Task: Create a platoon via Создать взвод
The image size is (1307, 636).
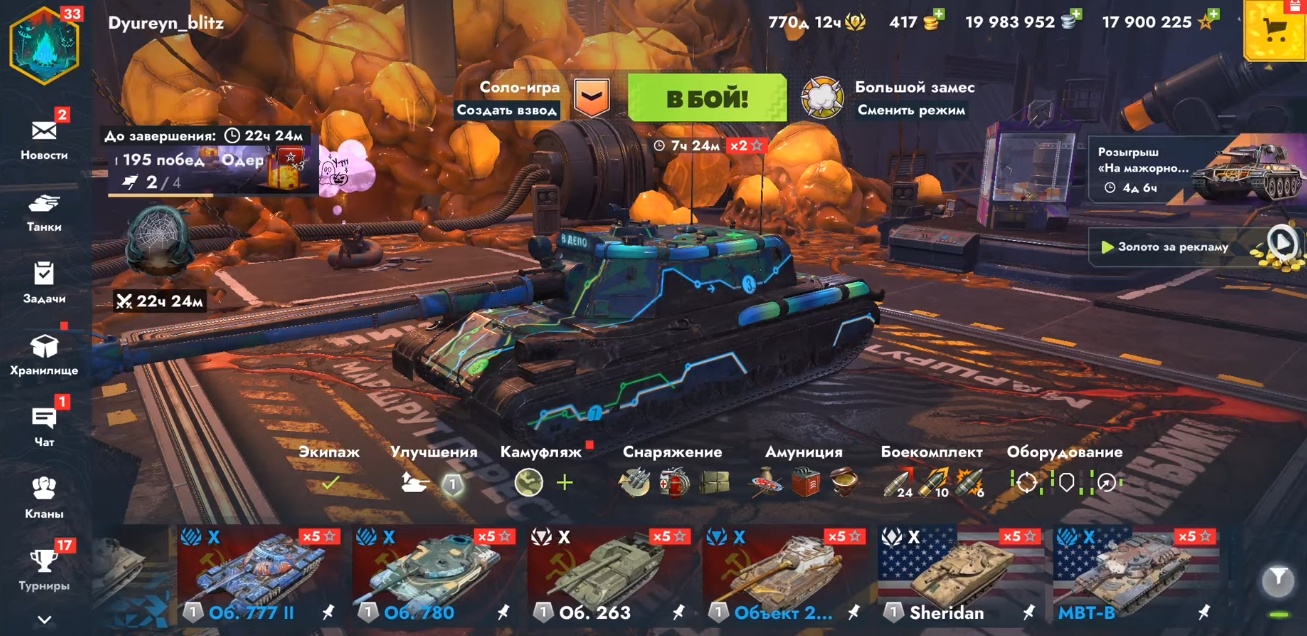Action: [x=507, y=110]
